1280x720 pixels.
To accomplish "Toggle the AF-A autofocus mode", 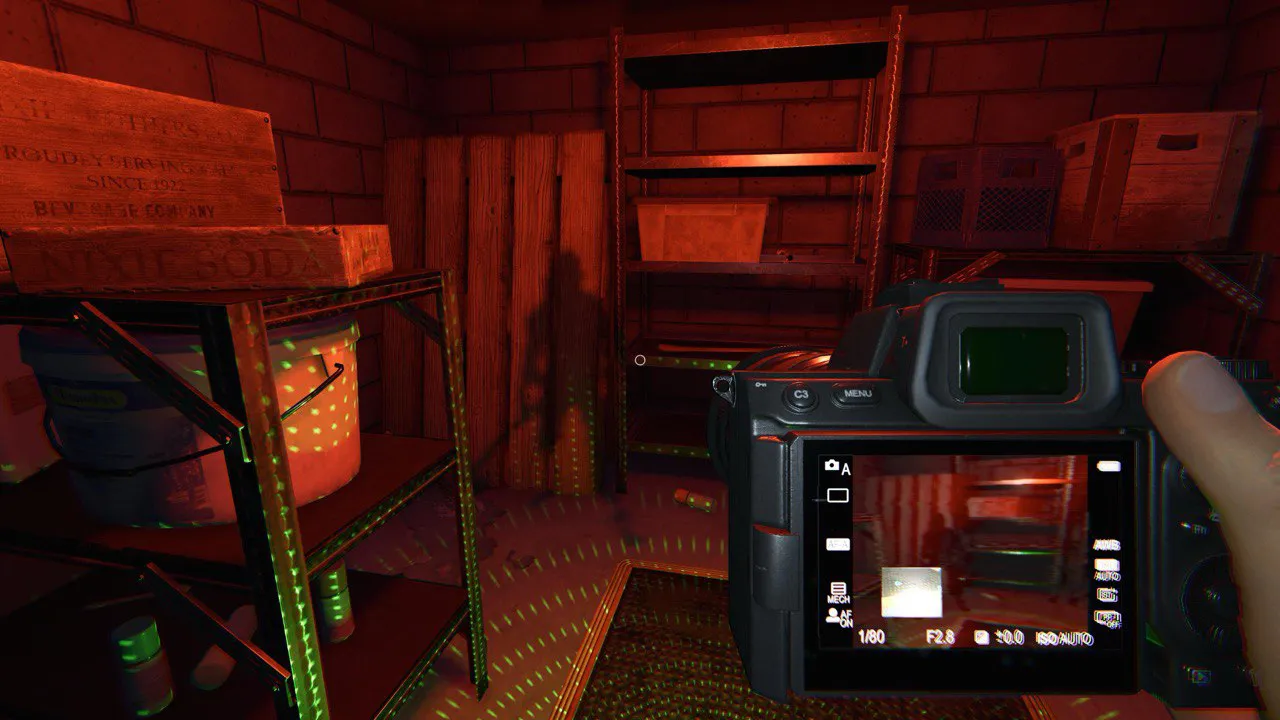I will 838,545.
